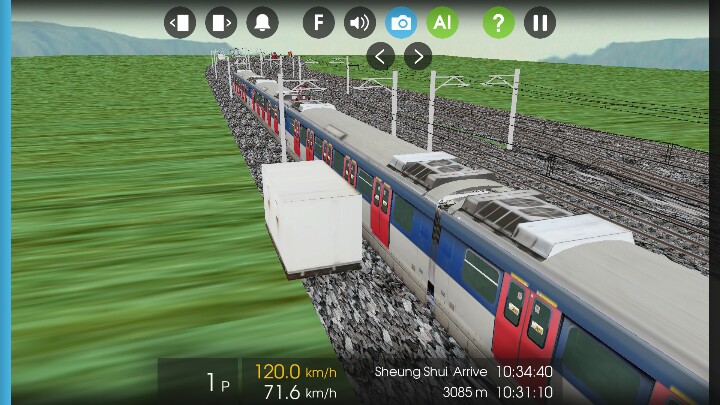Toggle the green AI autopilot button
Image resolution: width=720 pixels, height=405 pixels.
(442, 22)
